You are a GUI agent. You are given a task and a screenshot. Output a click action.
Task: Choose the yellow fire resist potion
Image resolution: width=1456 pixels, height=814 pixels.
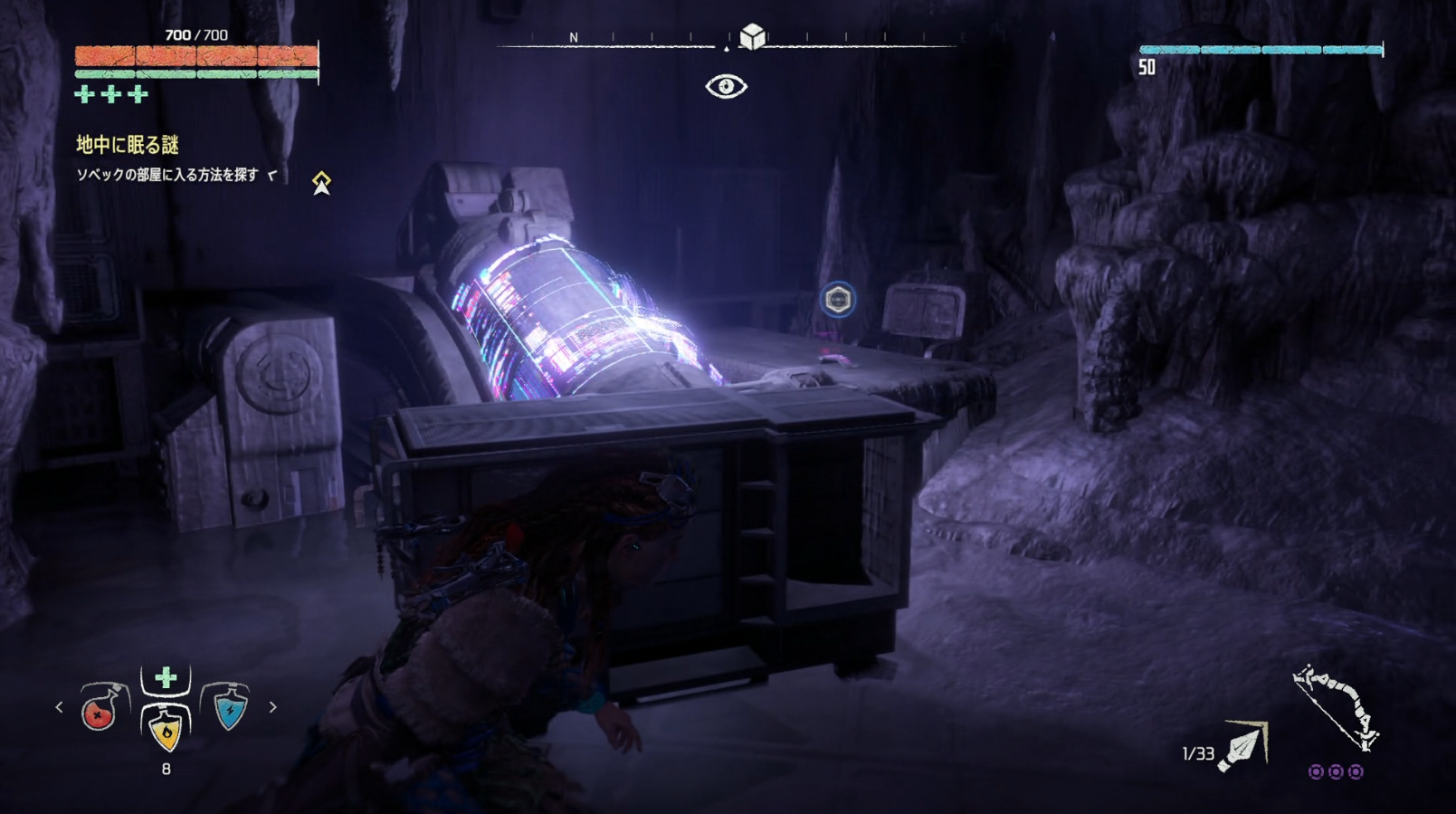[x=166, y=727]
